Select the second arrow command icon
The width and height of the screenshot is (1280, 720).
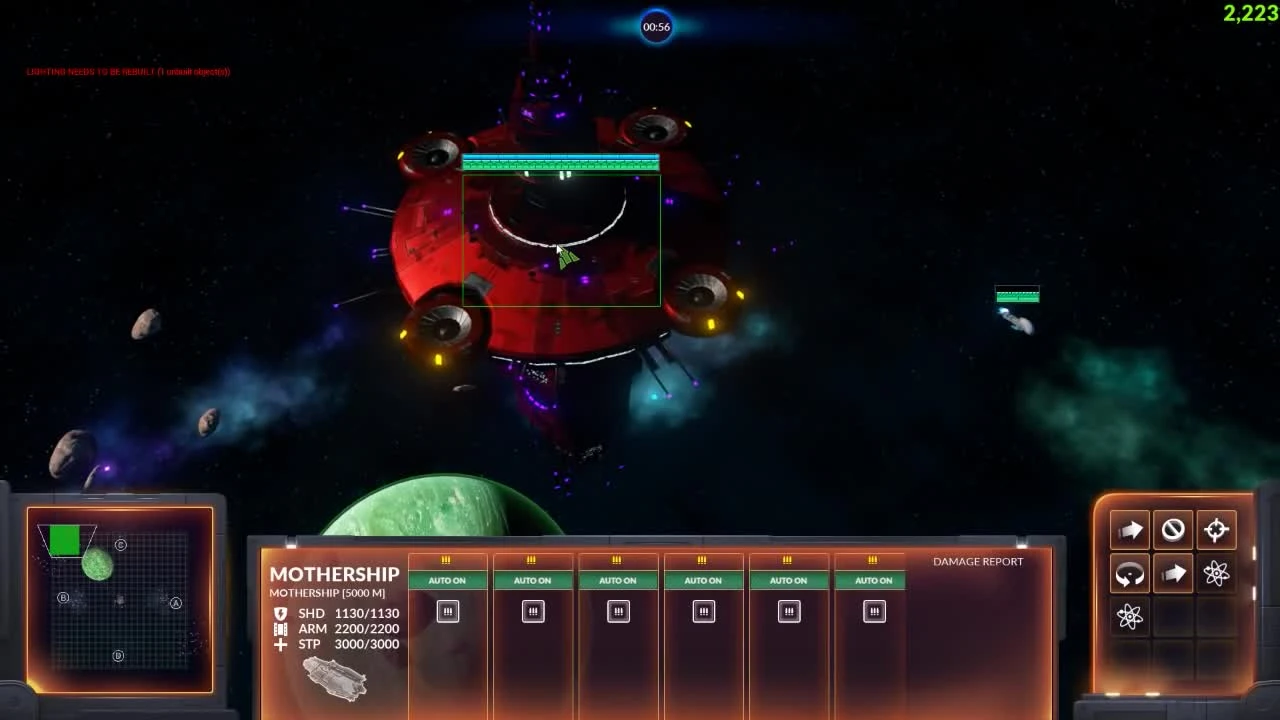coord(1173,573)
